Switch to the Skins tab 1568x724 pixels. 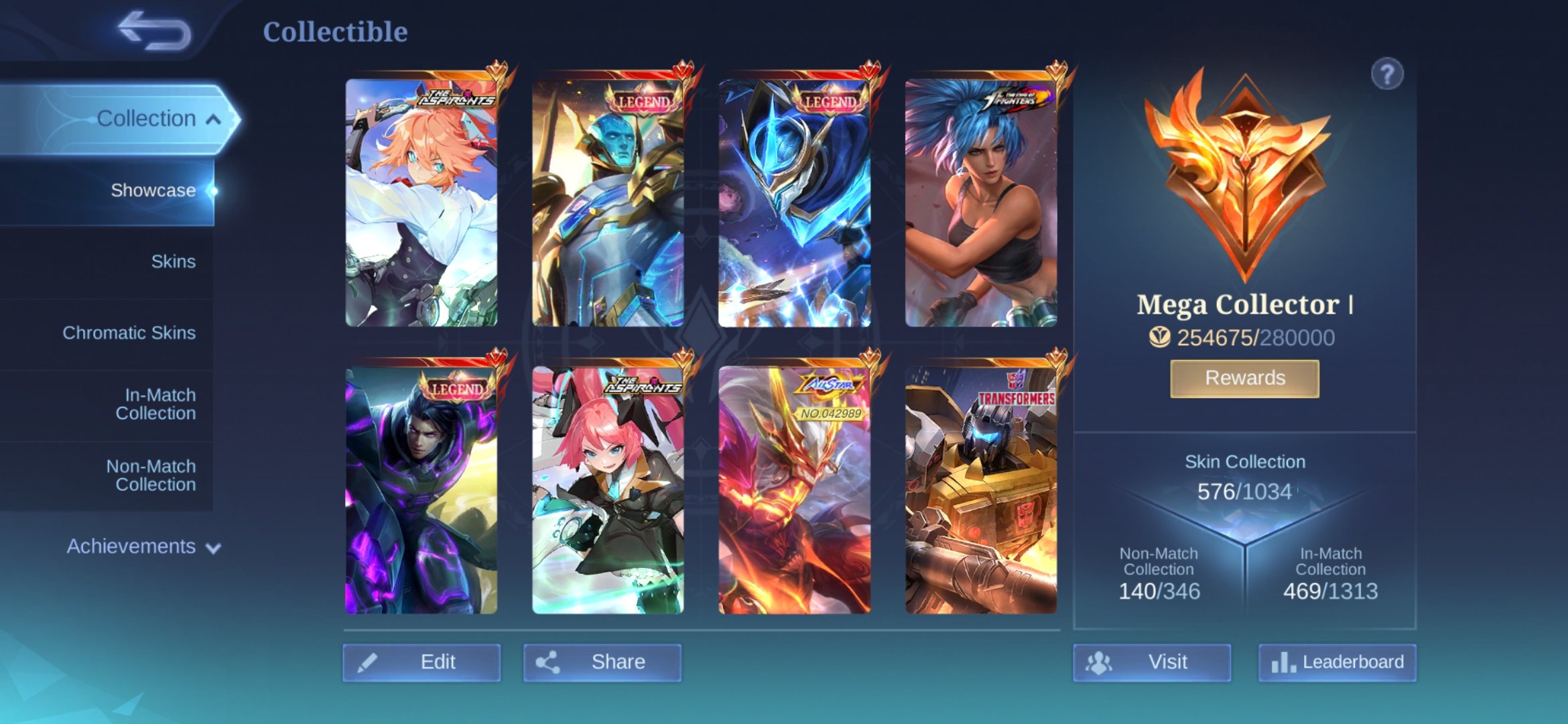click(174, 261)
